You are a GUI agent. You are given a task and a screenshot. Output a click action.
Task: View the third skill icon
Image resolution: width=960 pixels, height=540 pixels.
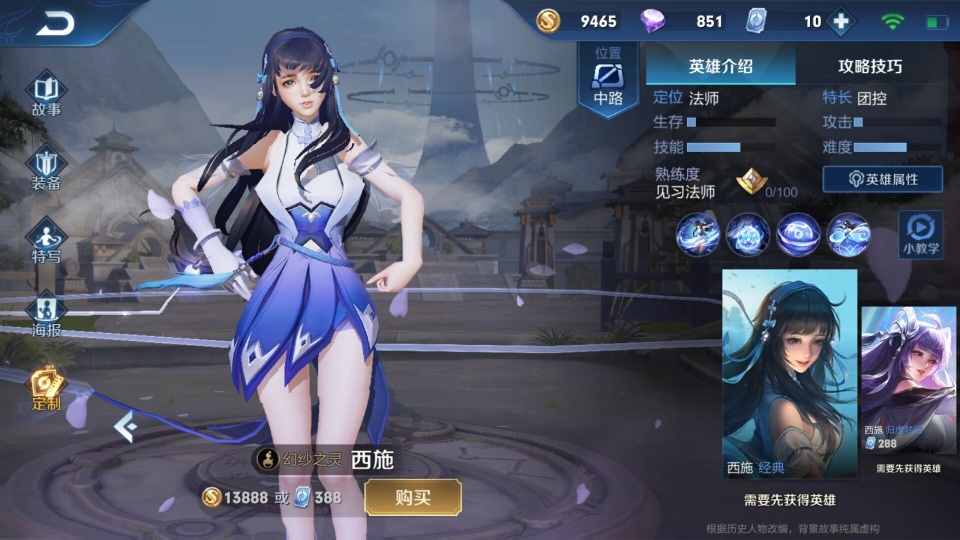[798, 234]
